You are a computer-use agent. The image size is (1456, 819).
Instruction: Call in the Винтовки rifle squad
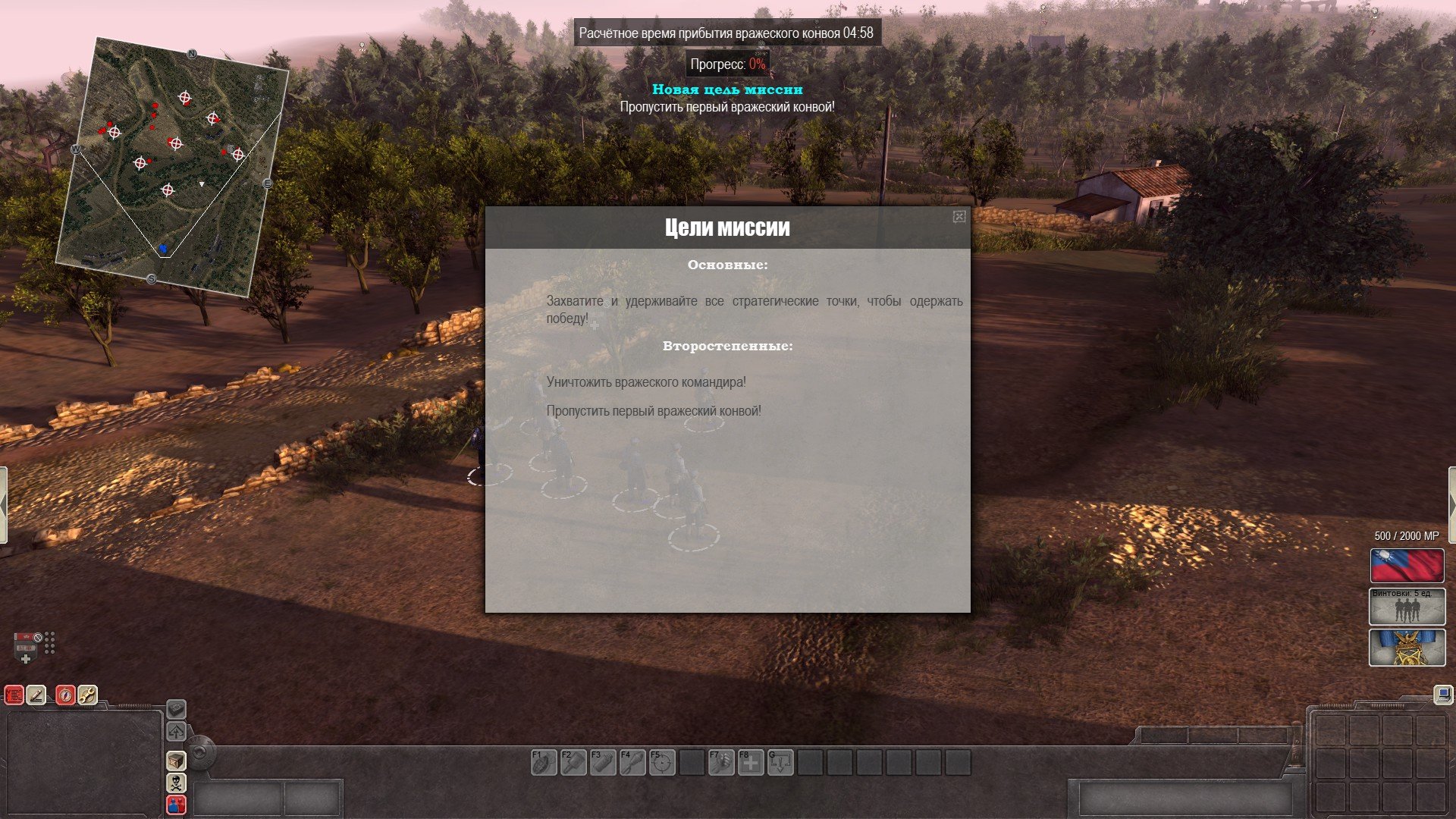click(1407, 607)
